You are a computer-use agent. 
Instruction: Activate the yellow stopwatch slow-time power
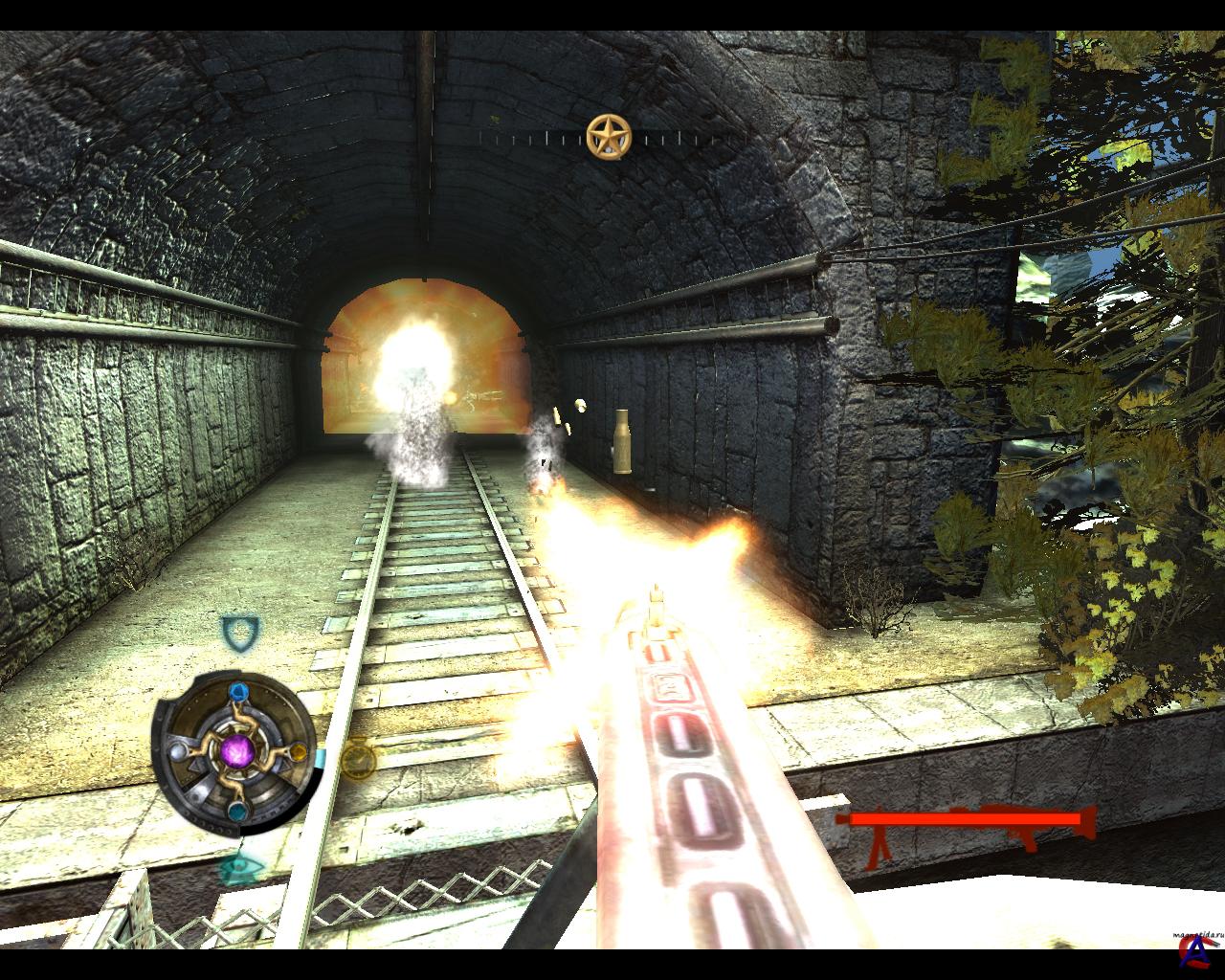[358, 759]
